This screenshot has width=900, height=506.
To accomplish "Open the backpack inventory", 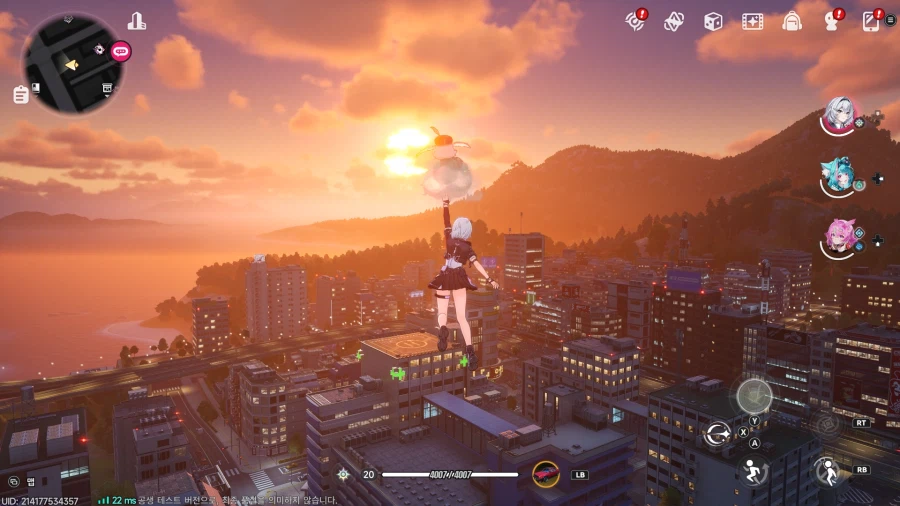I will click(792, 21).
